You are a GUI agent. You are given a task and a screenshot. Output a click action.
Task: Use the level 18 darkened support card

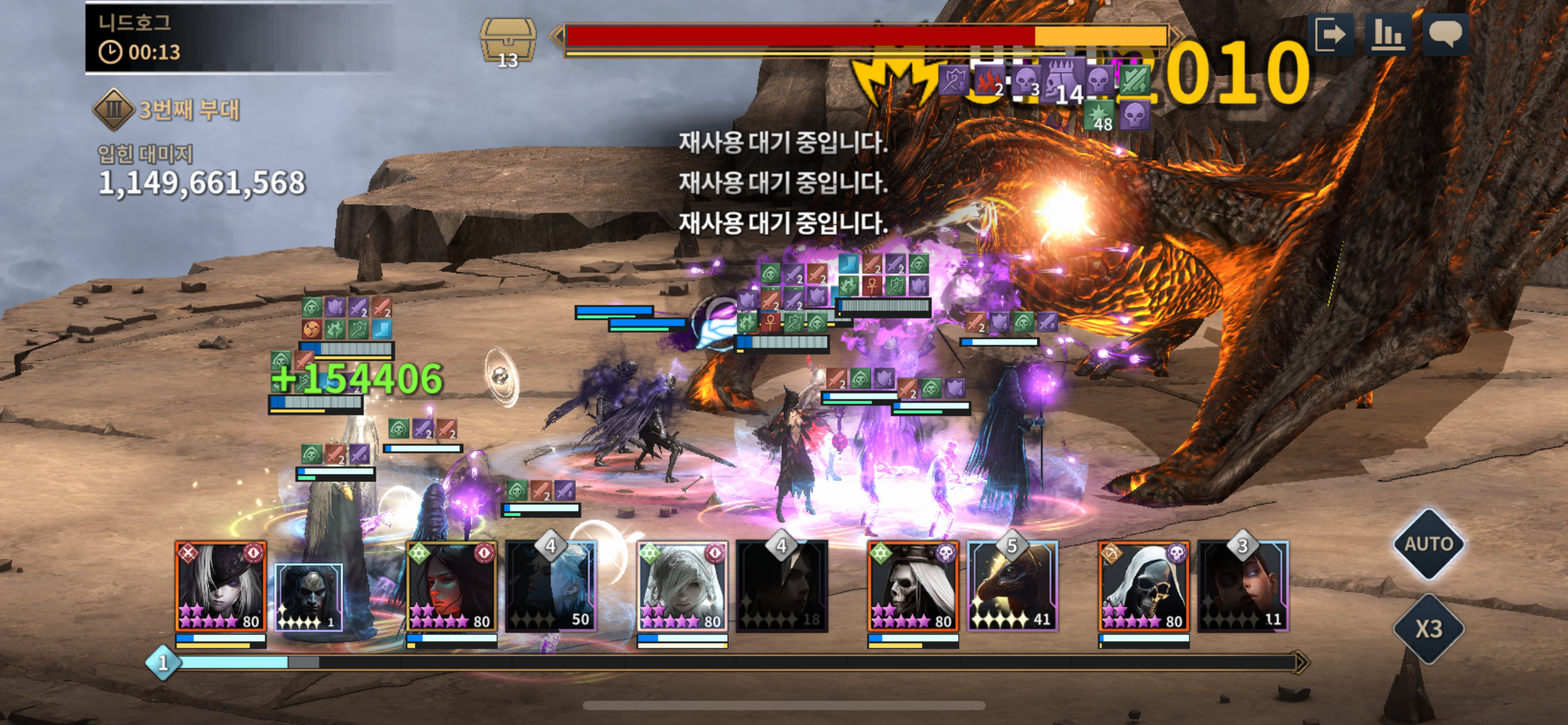pyautogui.click(x=782, y=586)
